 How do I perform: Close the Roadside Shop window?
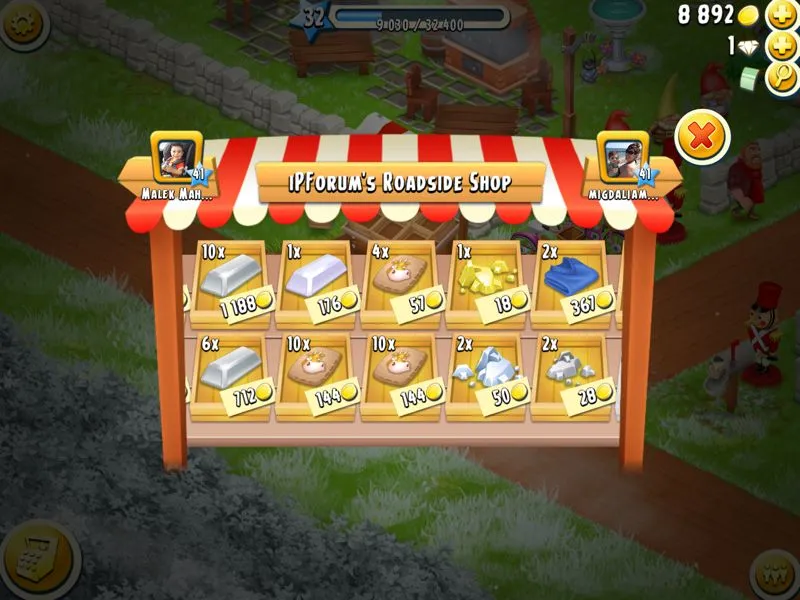coord(702,137)
